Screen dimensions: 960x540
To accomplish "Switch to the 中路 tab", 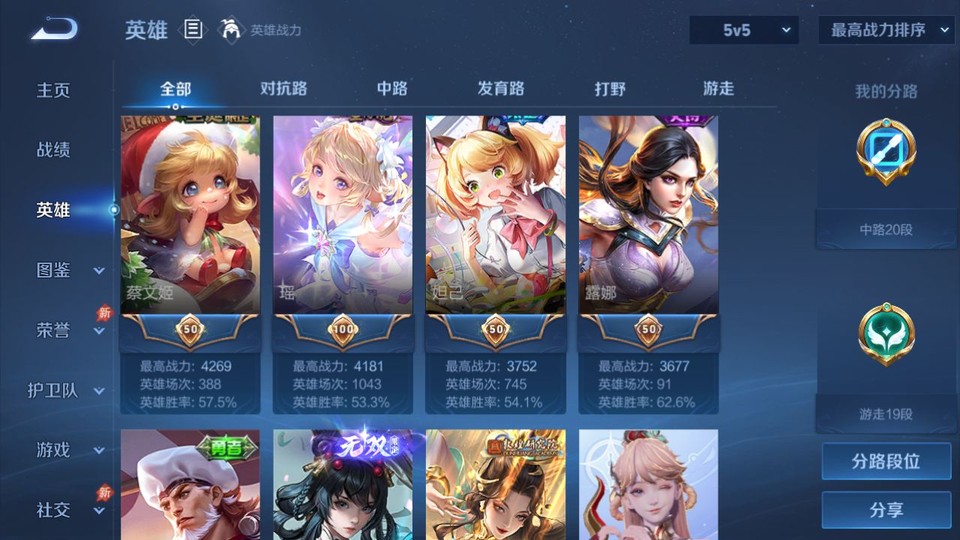I will [x=392, y=88].
